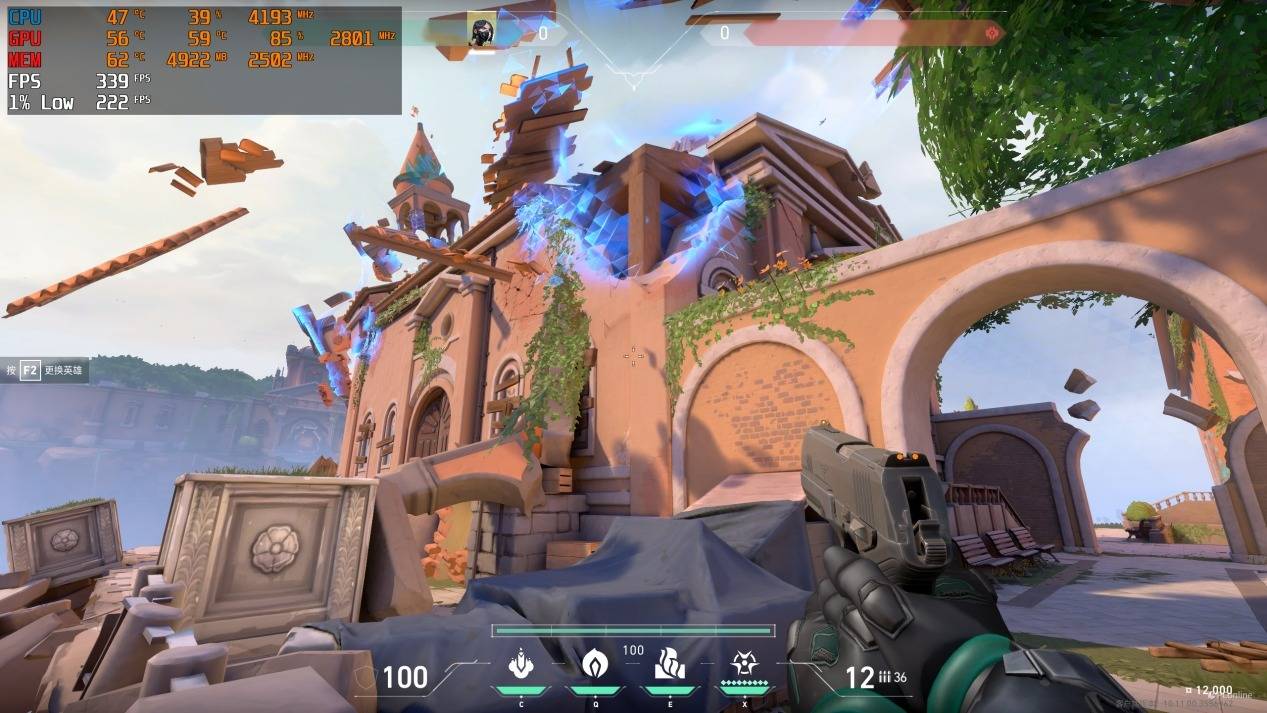Activate Viper's Snake Bite ability icon
Screen dimensions: 1267x713
point(521,663)
